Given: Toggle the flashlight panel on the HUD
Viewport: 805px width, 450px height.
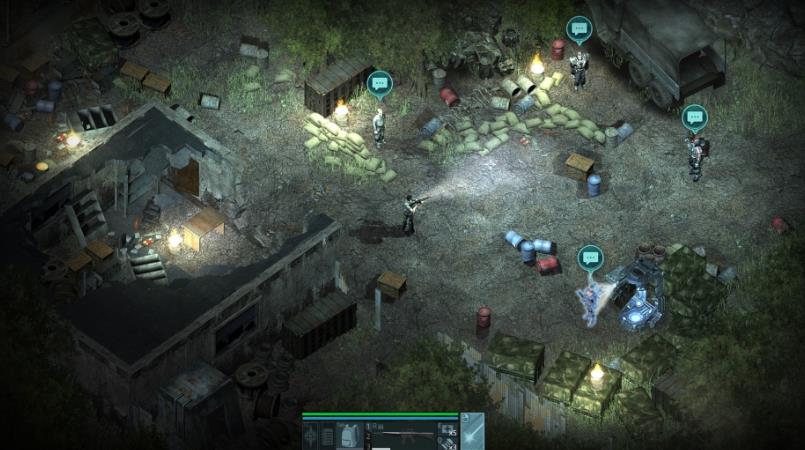Looking at the screenshot, I should (472, 431).
